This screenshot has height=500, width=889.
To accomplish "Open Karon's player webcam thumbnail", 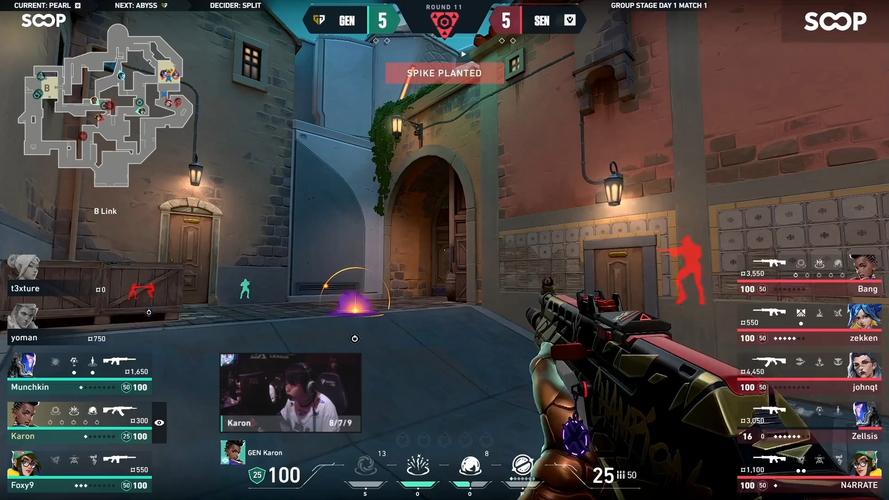I will (x=290, y=392).
